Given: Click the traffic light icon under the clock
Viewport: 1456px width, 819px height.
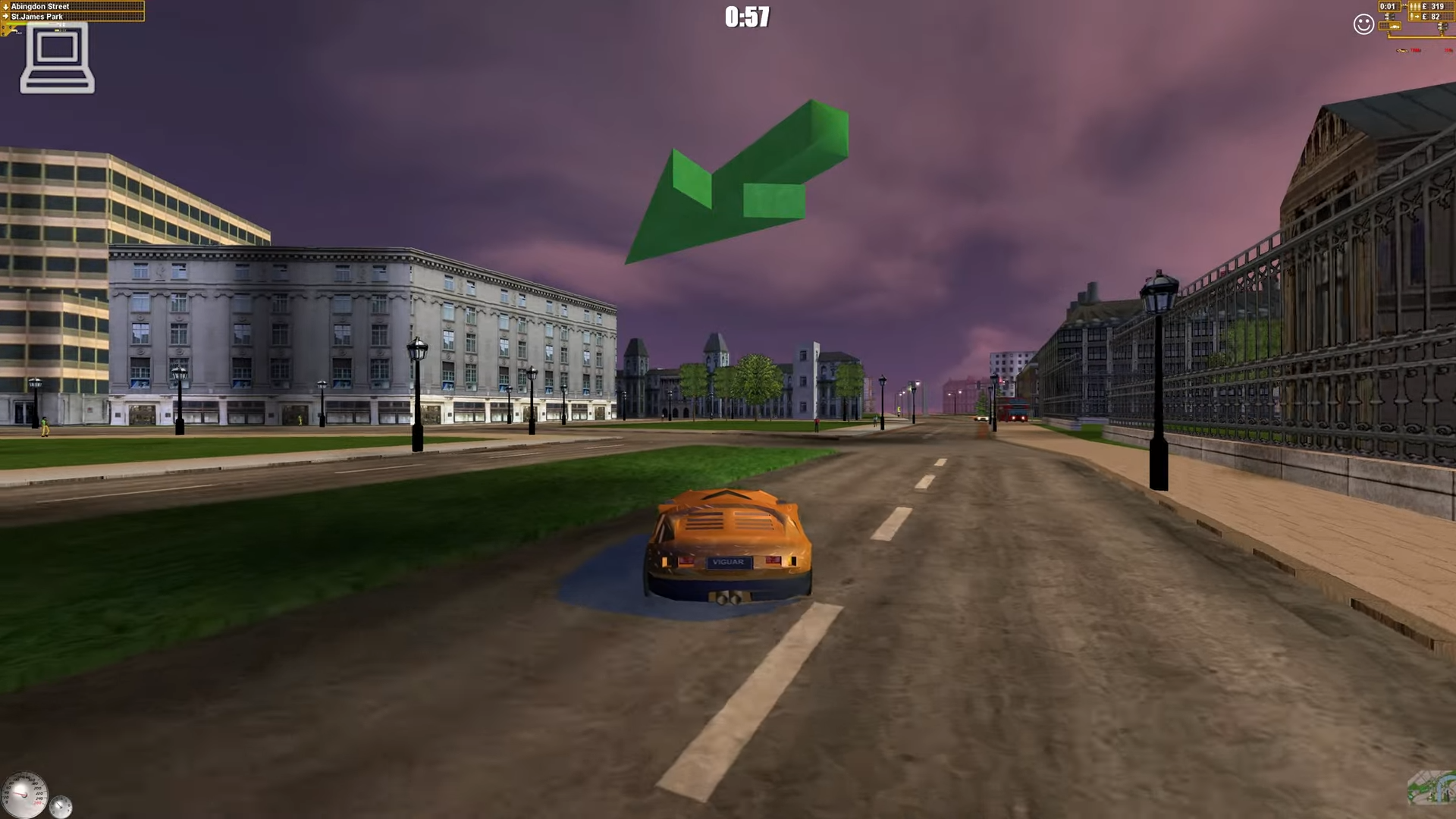Looking at the screenshot, I should [1389, 16].
